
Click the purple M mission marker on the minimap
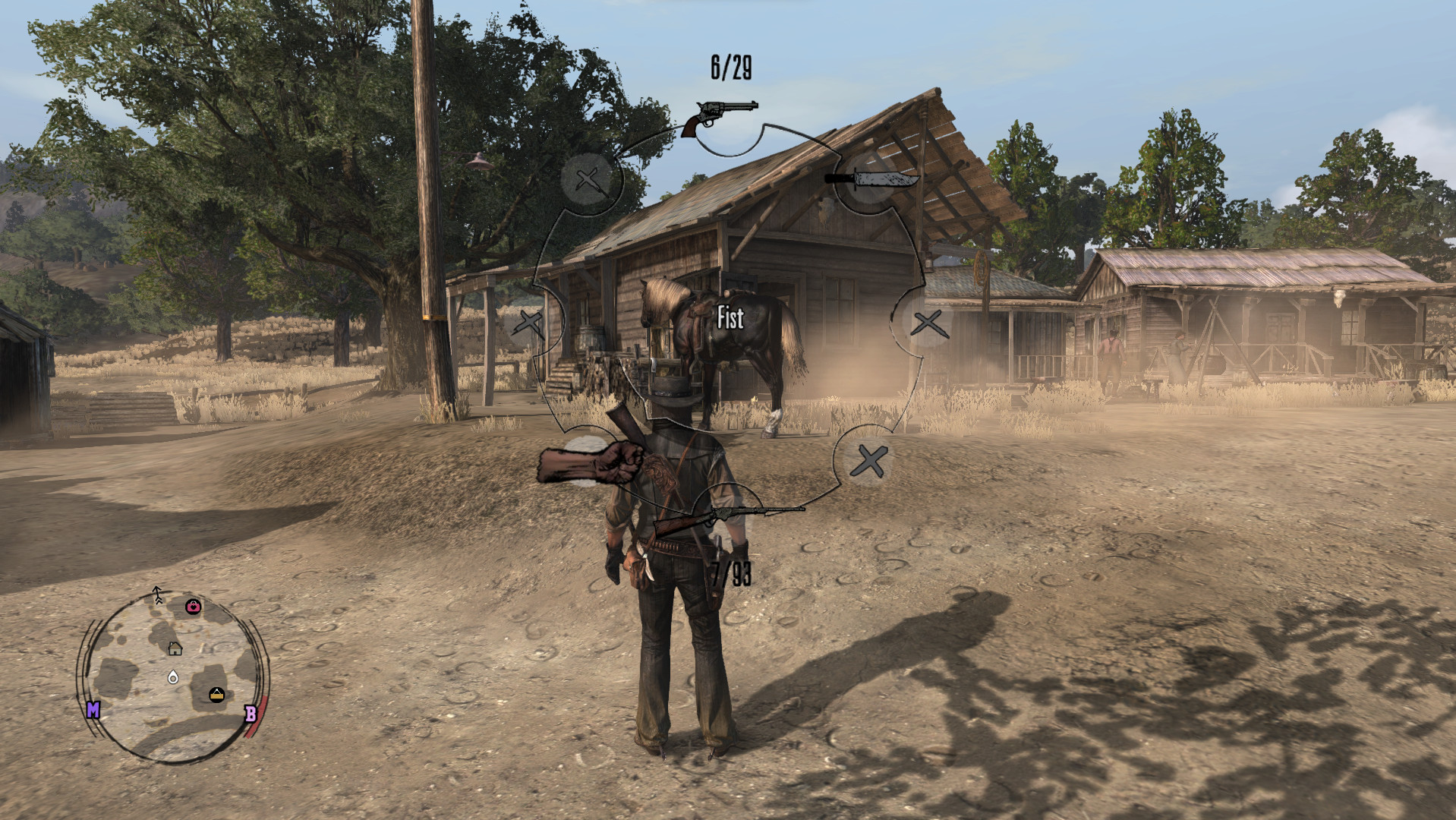pyautogui.click(x=93, y=710)
